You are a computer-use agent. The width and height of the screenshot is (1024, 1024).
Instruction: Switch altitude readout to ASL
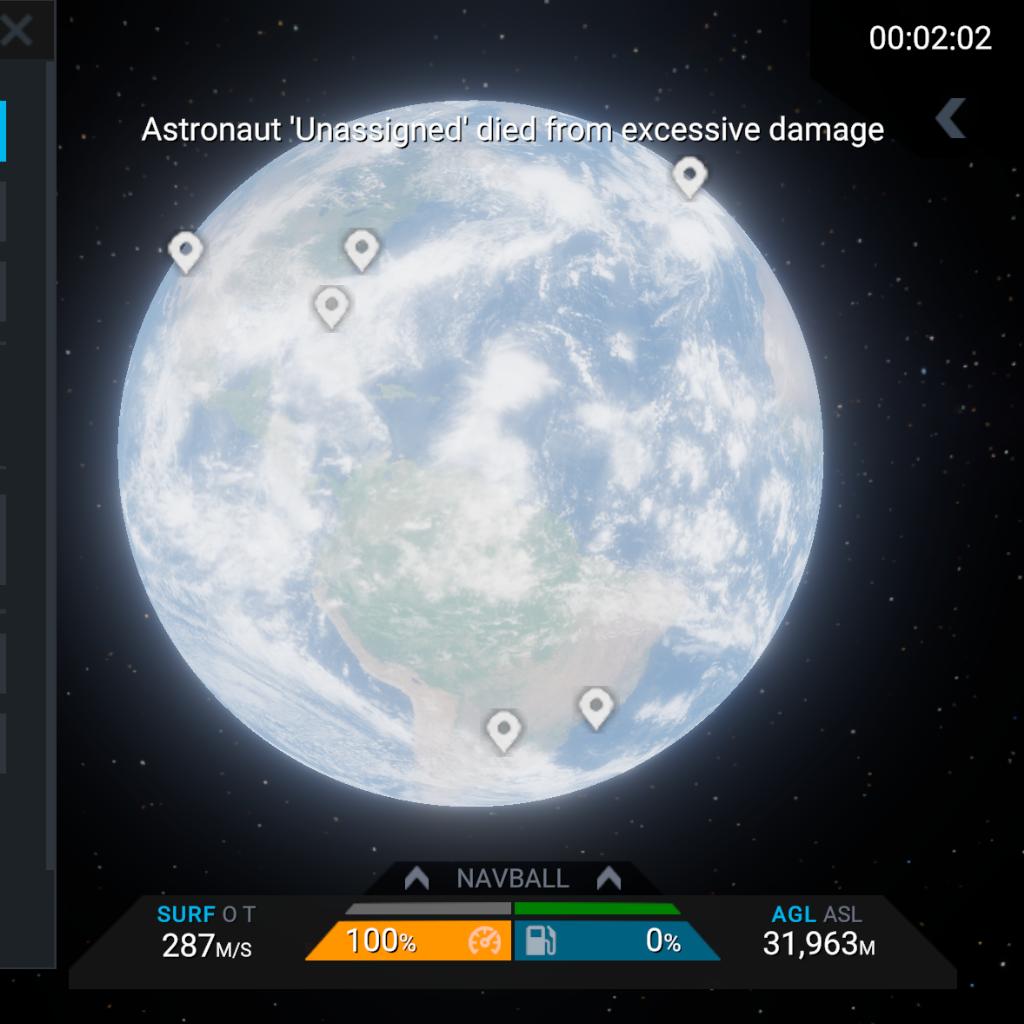click(842, 914)
